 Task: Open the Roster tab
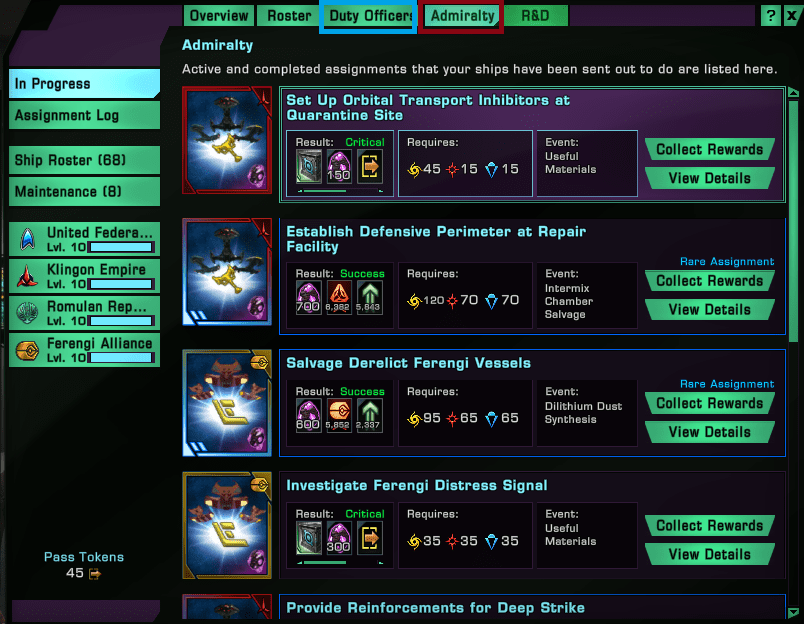point(288,16)
